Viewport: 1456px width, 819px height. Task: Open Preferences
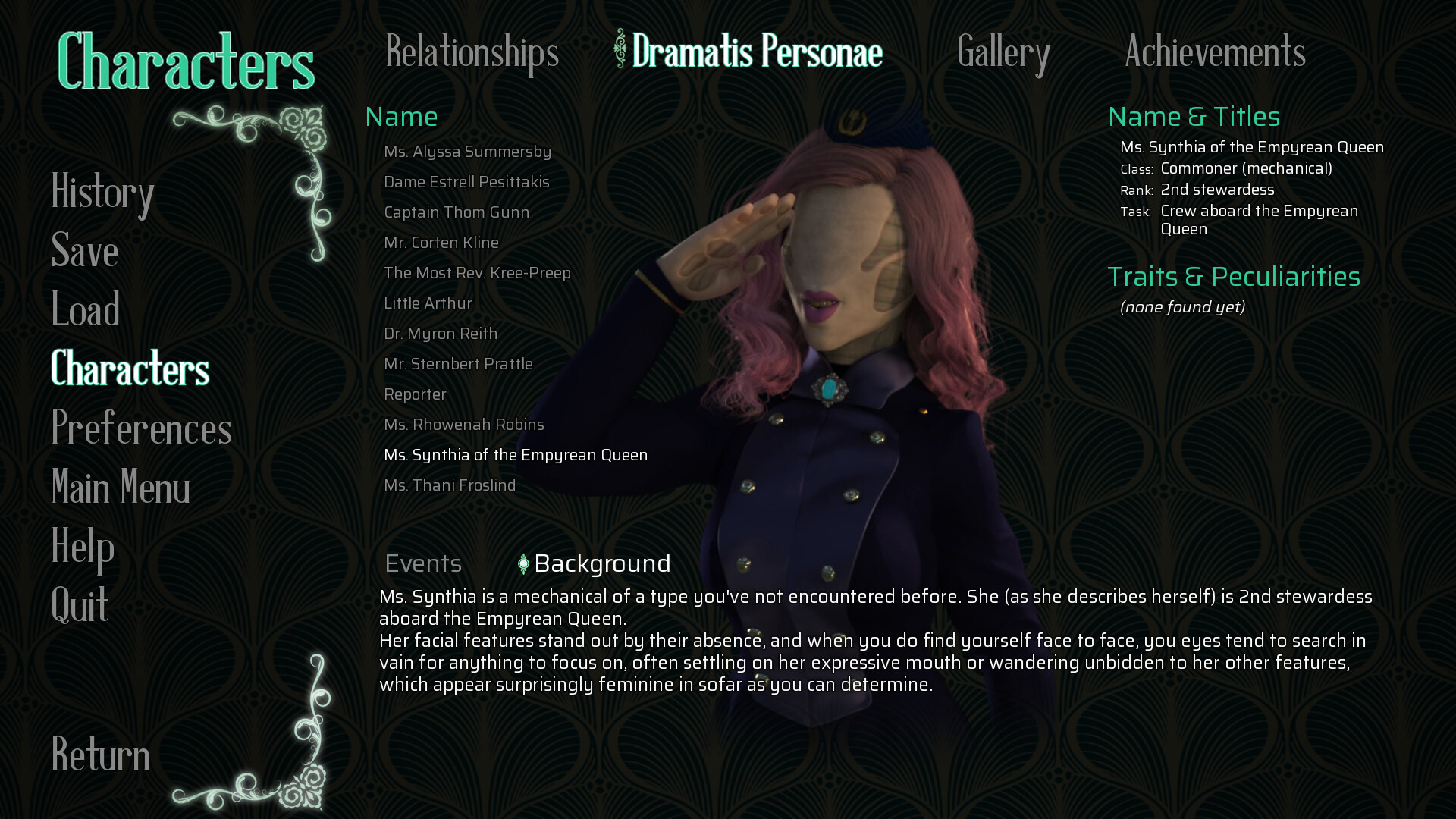[141, 429]
